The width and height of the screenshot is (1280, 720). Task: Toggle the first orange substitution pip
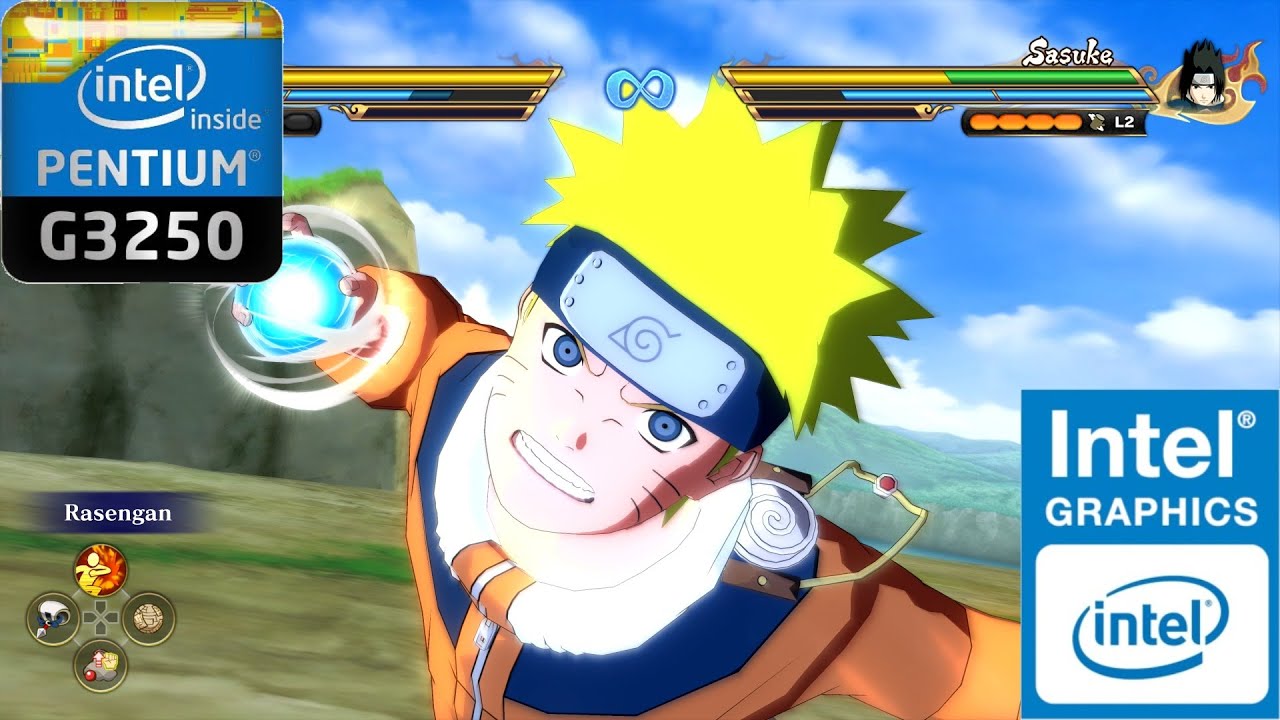tap(981, 122)
